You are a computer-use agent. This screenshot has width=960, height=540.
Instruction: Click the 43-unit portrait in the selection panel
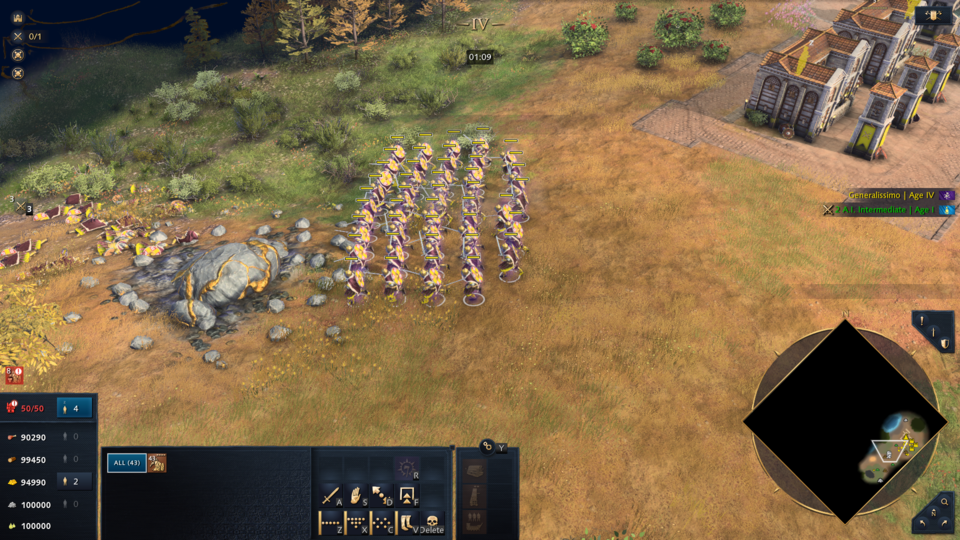(x=157, y=462)
